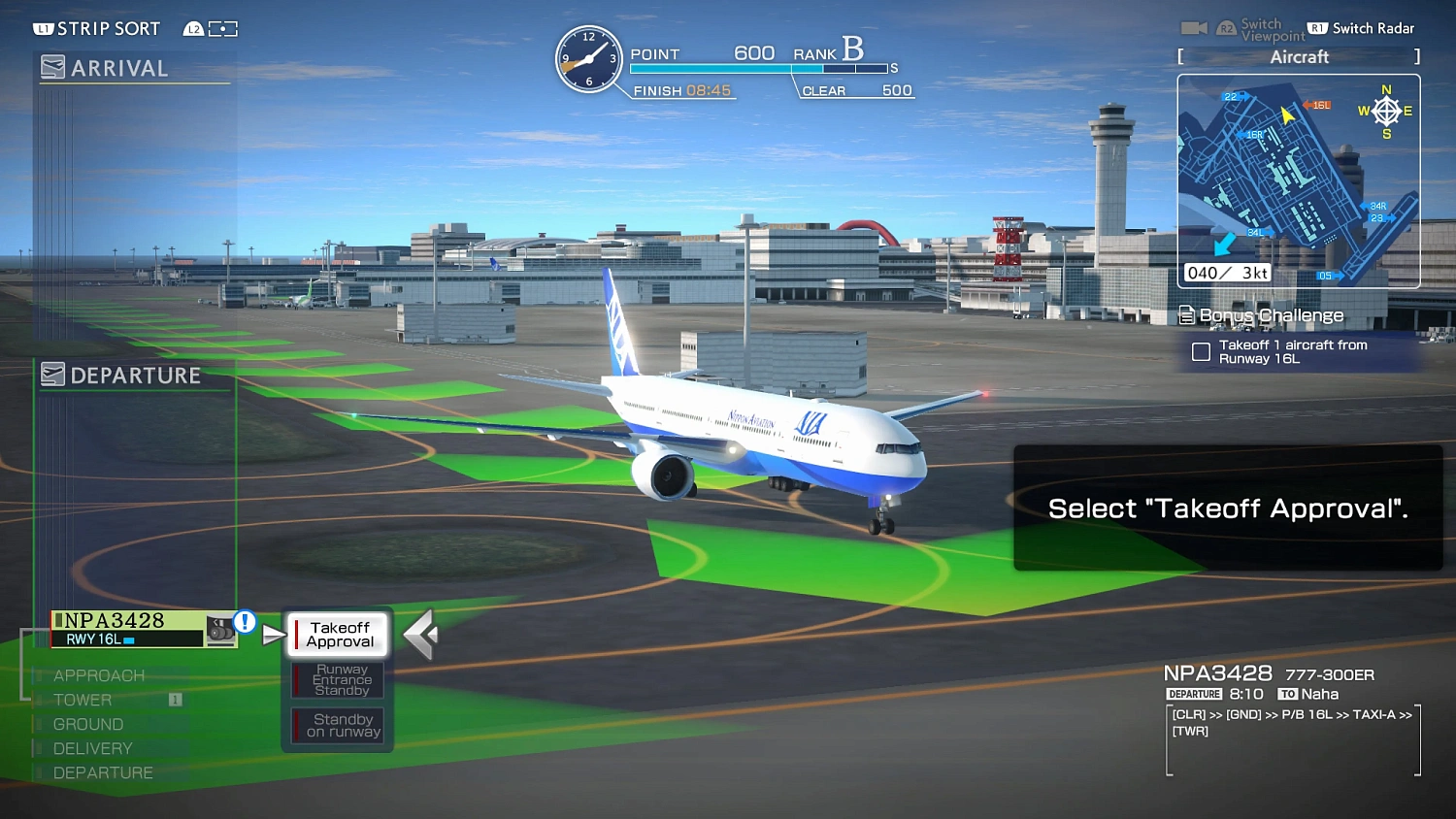The height and width of the screenshot is (819, 1456).
Task: Open the TOWER frequency list
Action: tap(83, 699)
